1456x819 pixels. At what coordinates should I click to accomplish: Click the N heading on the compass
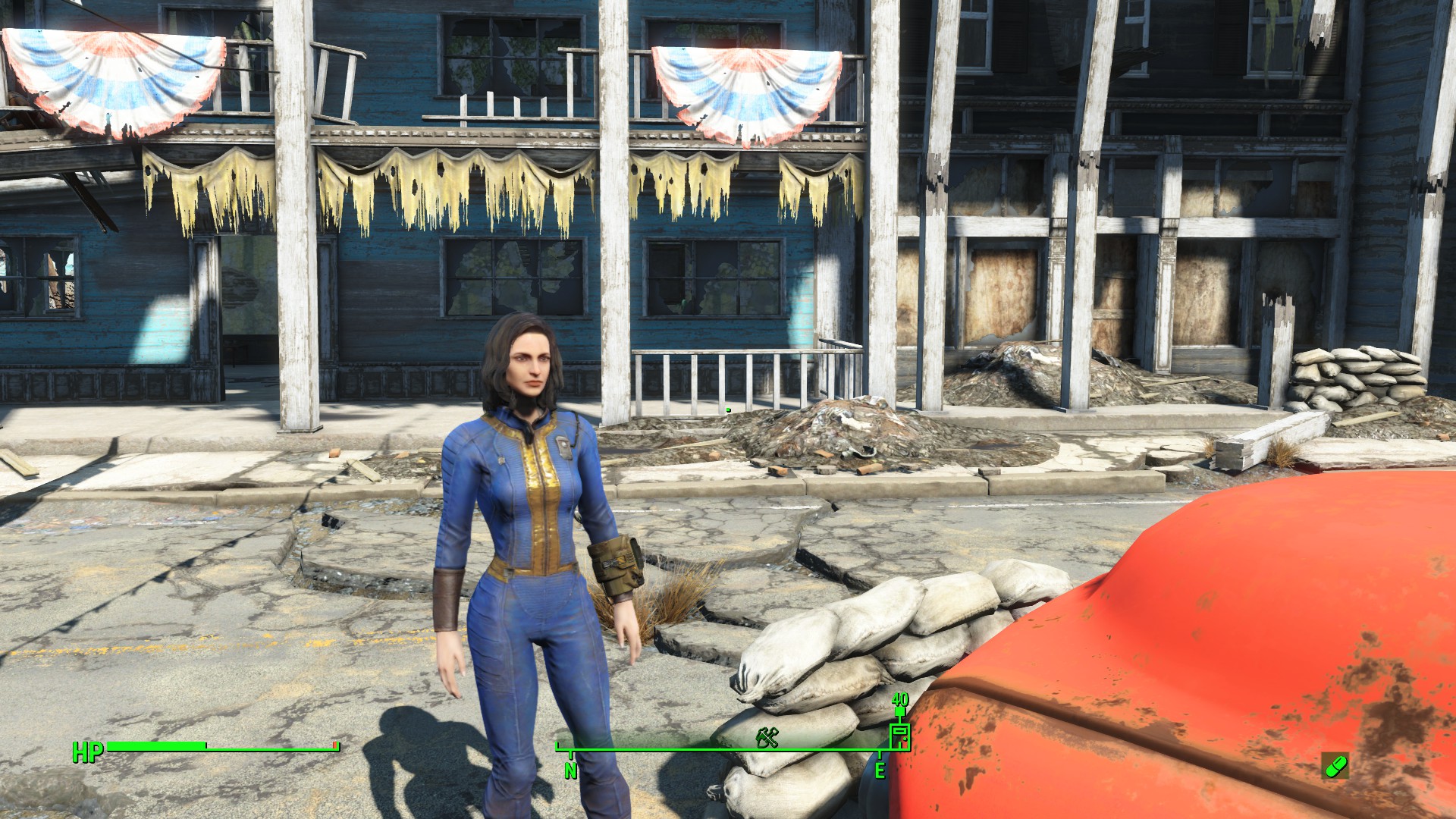570,770
